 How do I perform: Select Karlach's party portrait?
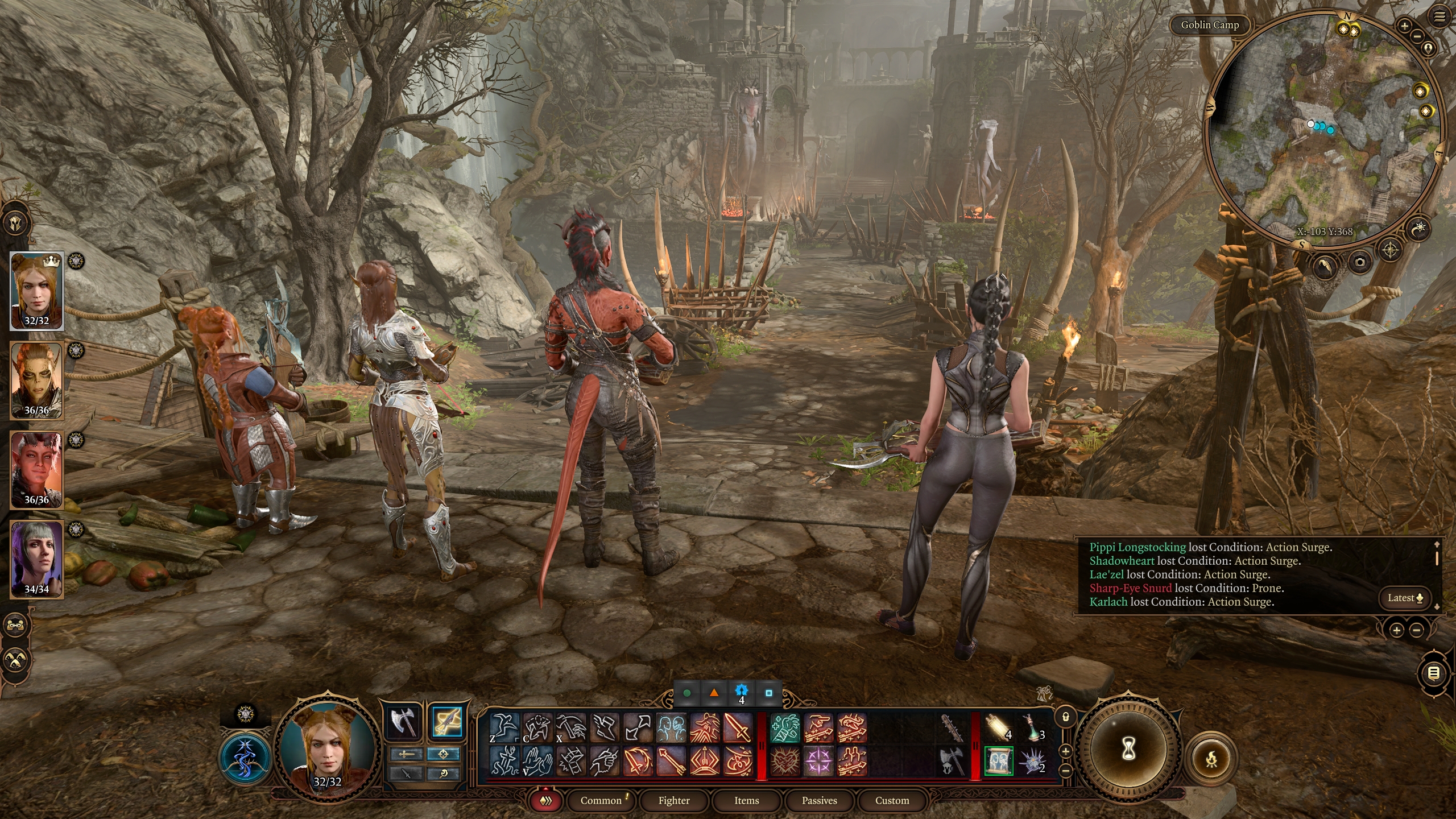click(36, 470)
